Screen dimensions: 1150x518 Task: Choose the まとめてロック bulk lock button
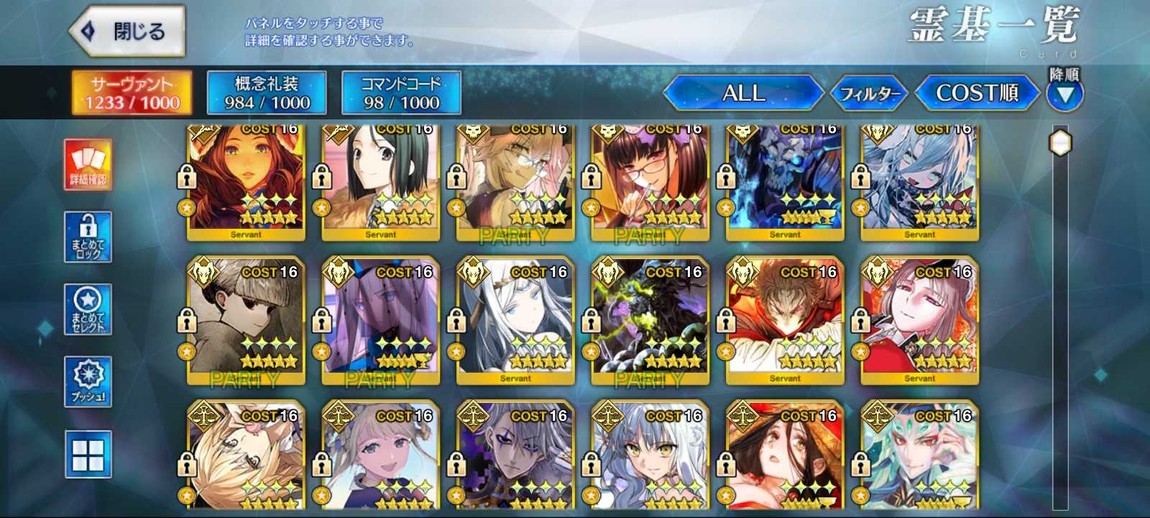click(88, 238)
